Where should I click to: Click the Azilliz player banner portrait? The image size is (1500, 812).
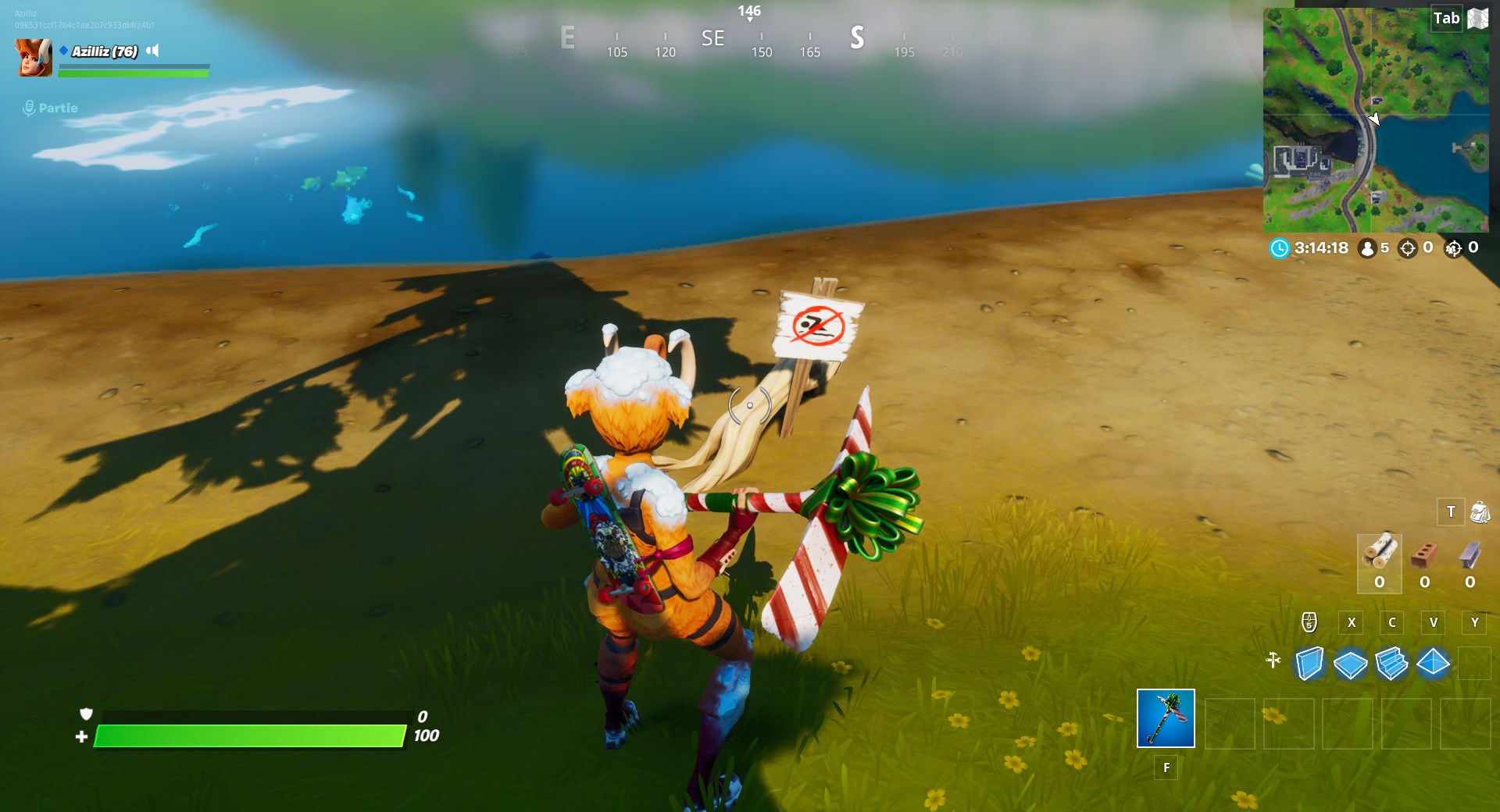tap(33, 56)
